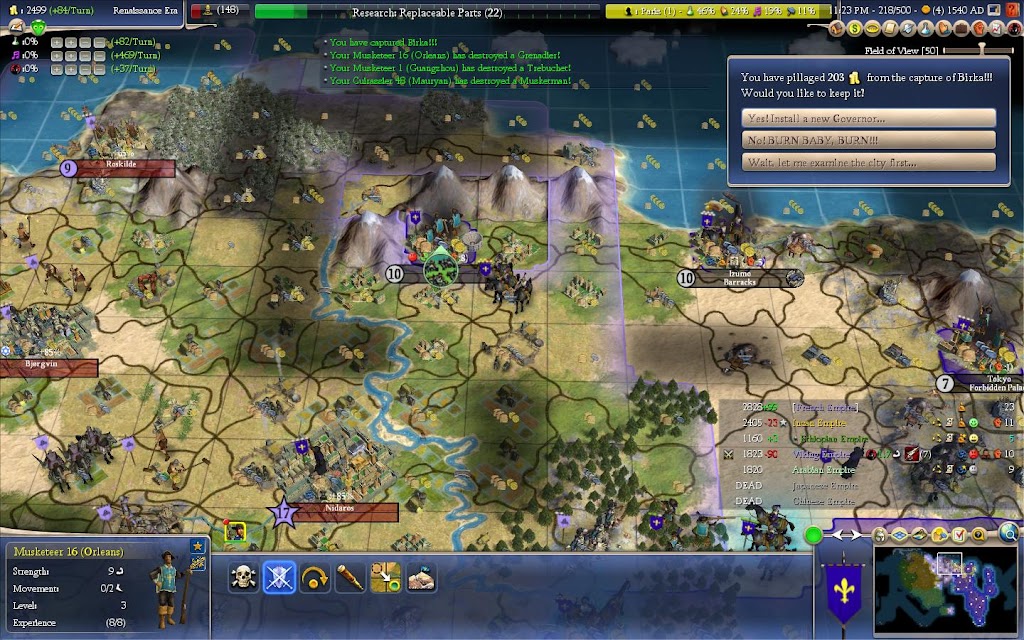The width and height of the screenshot is (1024, 640).
Task: Open the military advisor fist icon
Action: pos(978,28)
